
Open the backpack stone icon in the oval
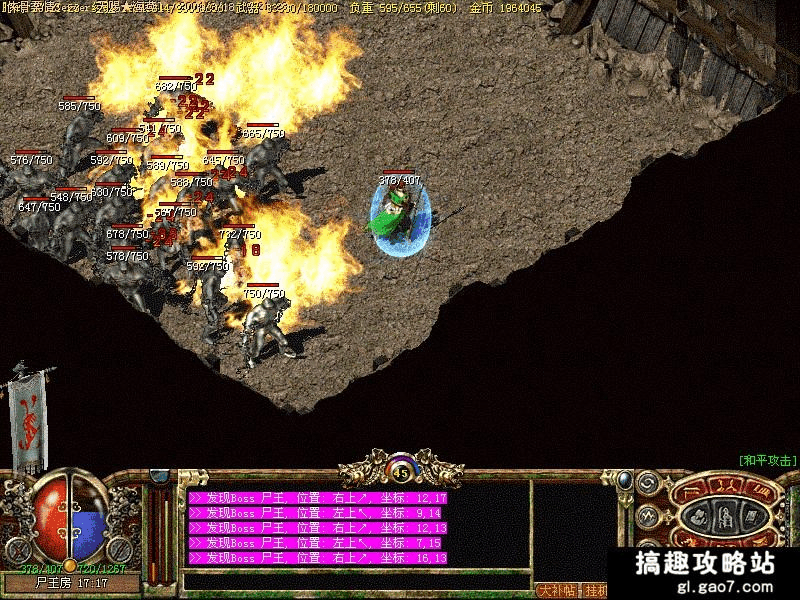(723, 516)
